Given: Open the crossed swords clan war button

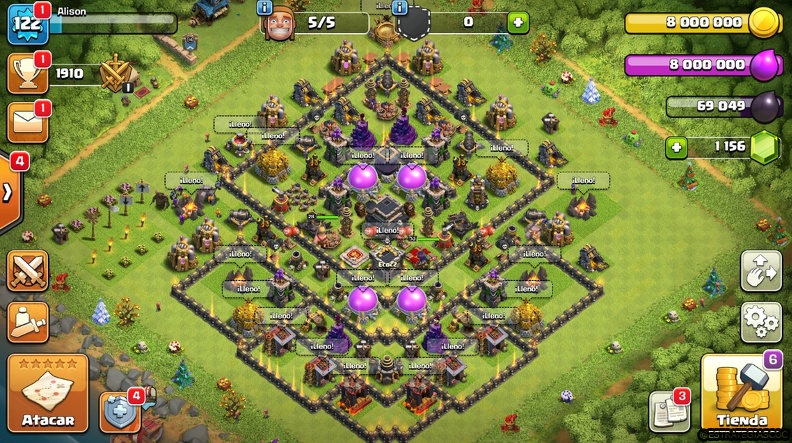Looking at the screenshot, I should [x=27, y=270].
